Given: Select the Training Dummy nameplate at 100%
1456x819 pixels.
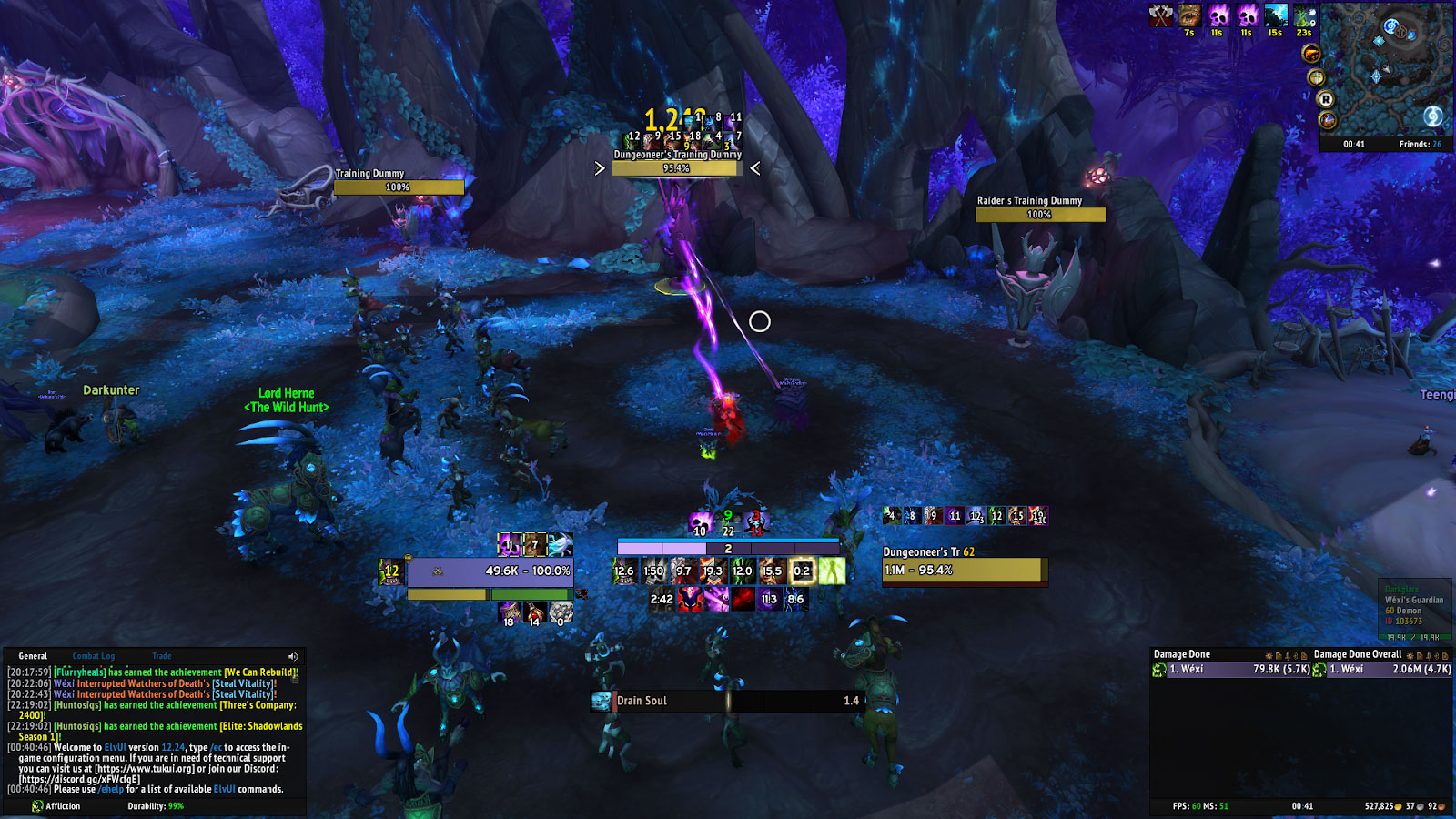Looking at the screenshot, I should point(399,187).
